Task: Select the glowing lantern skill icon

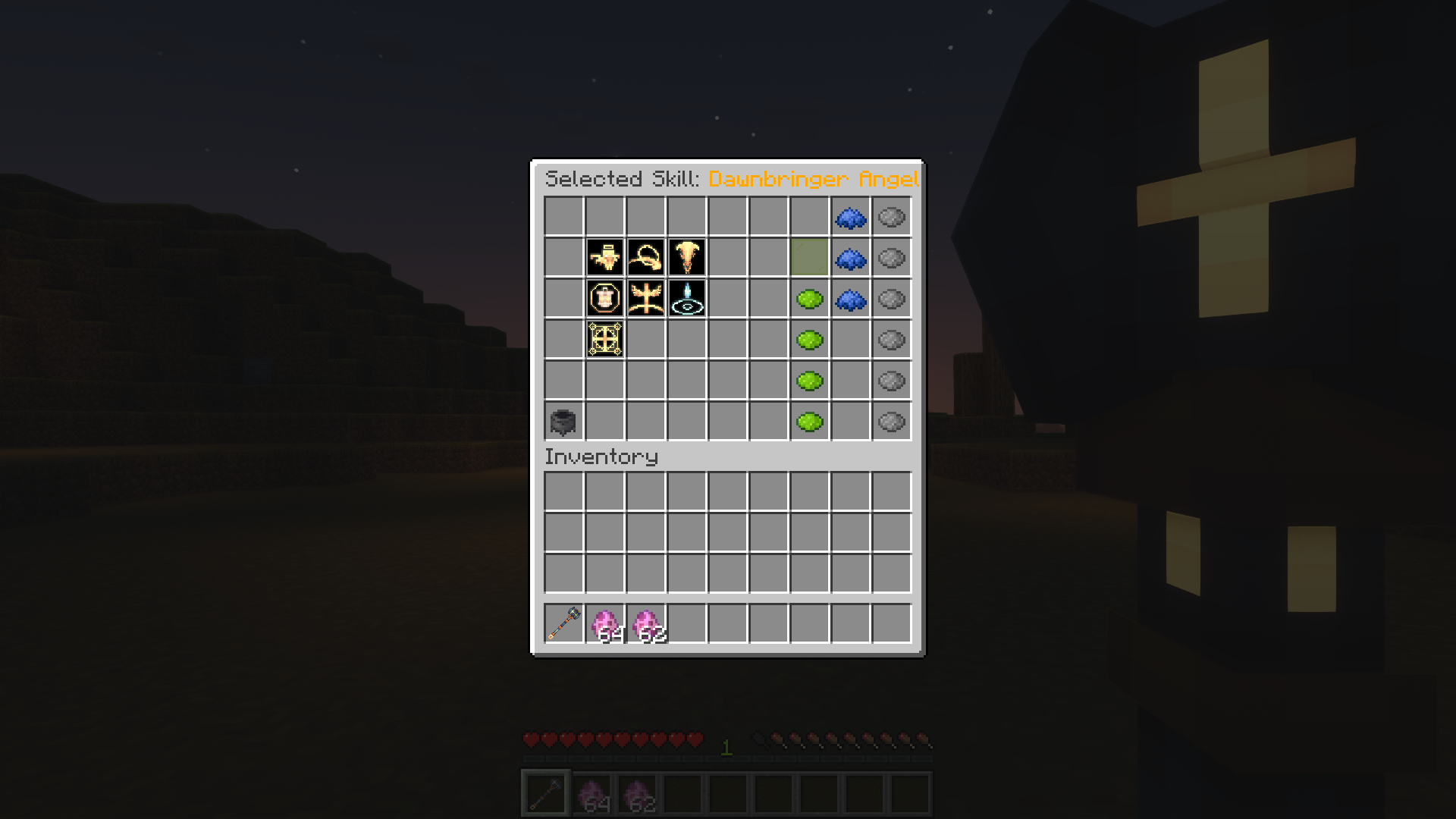Action: pos(605,299)
